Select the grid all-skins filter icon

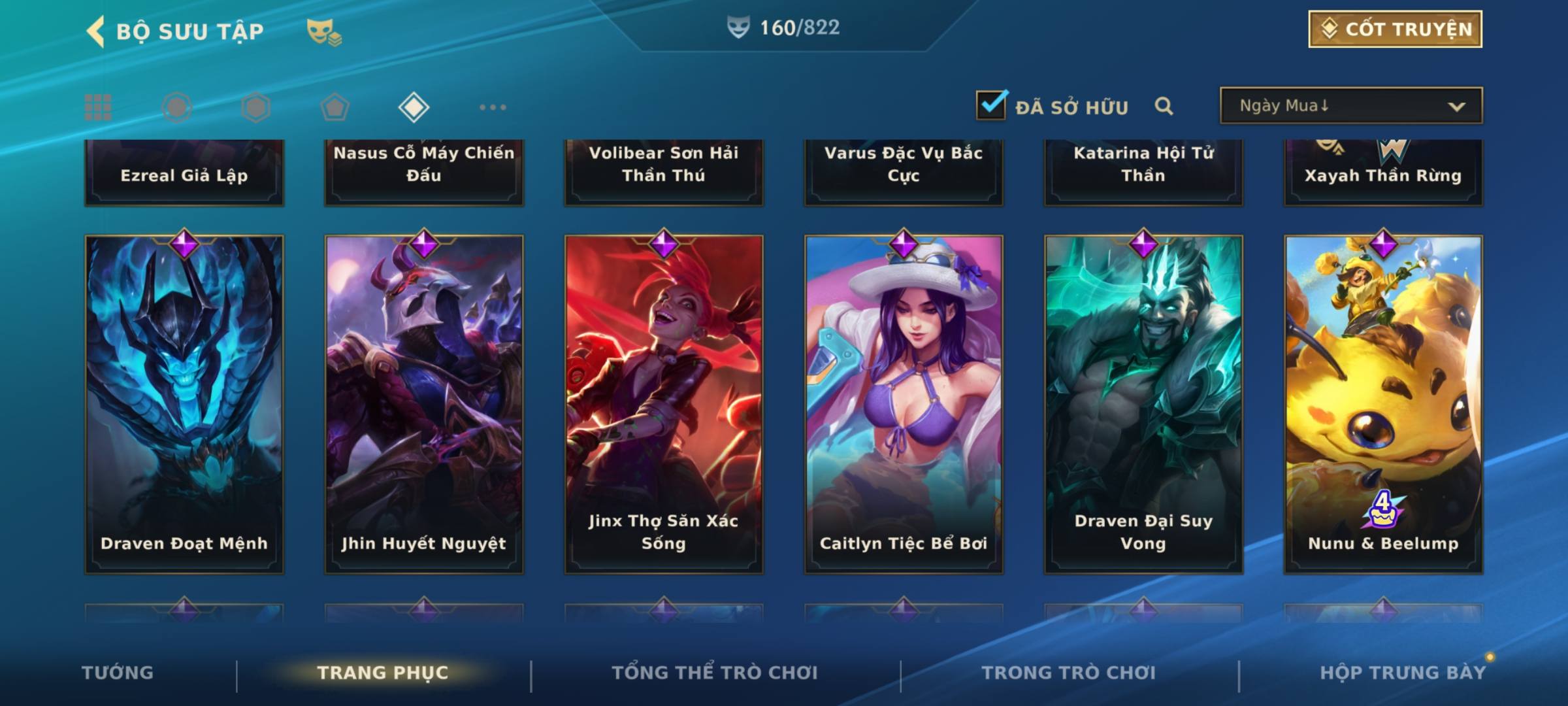point(98,107)
